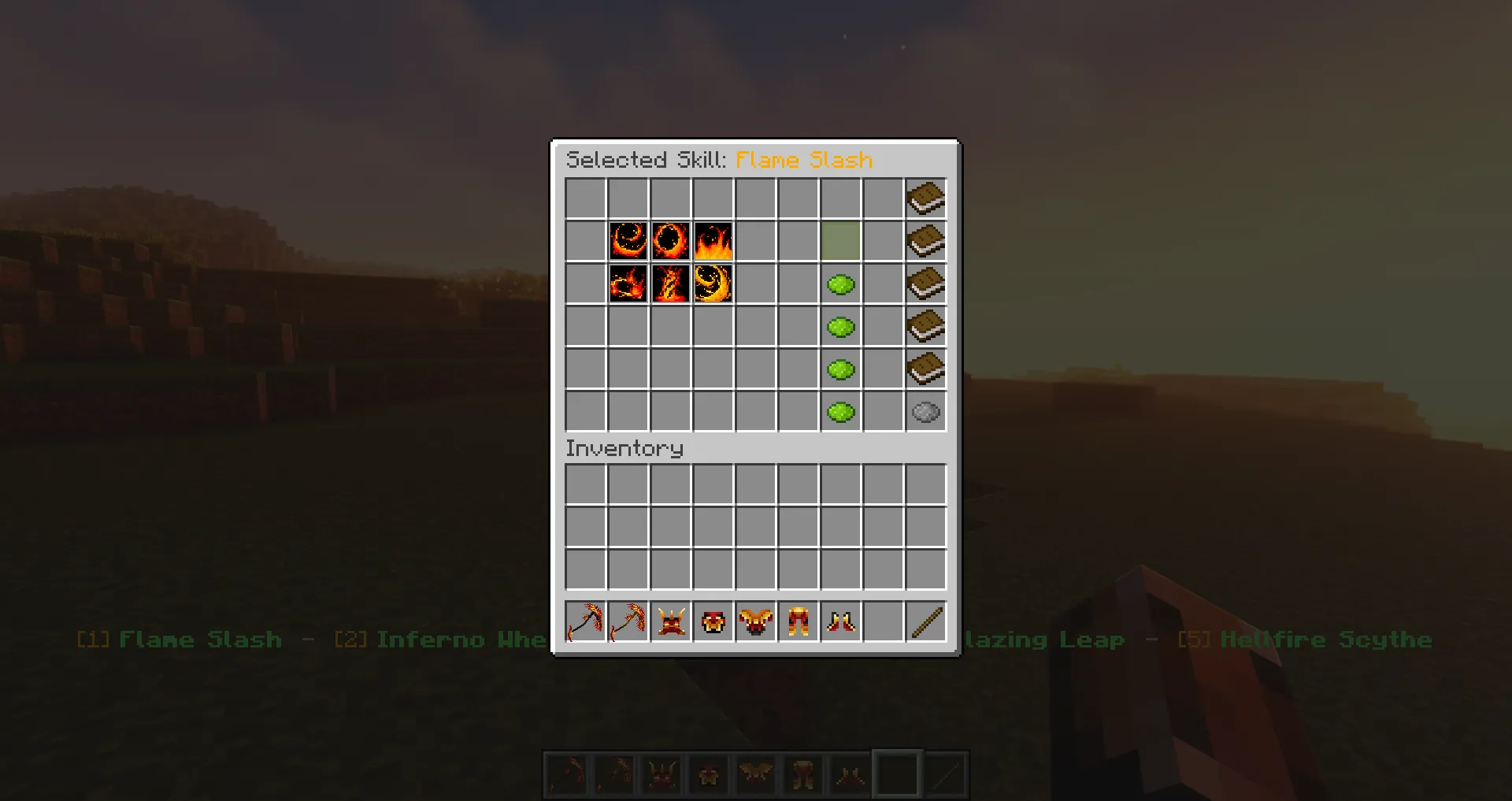Pick the red flame chestplate from the hotbar

point(713,621)
